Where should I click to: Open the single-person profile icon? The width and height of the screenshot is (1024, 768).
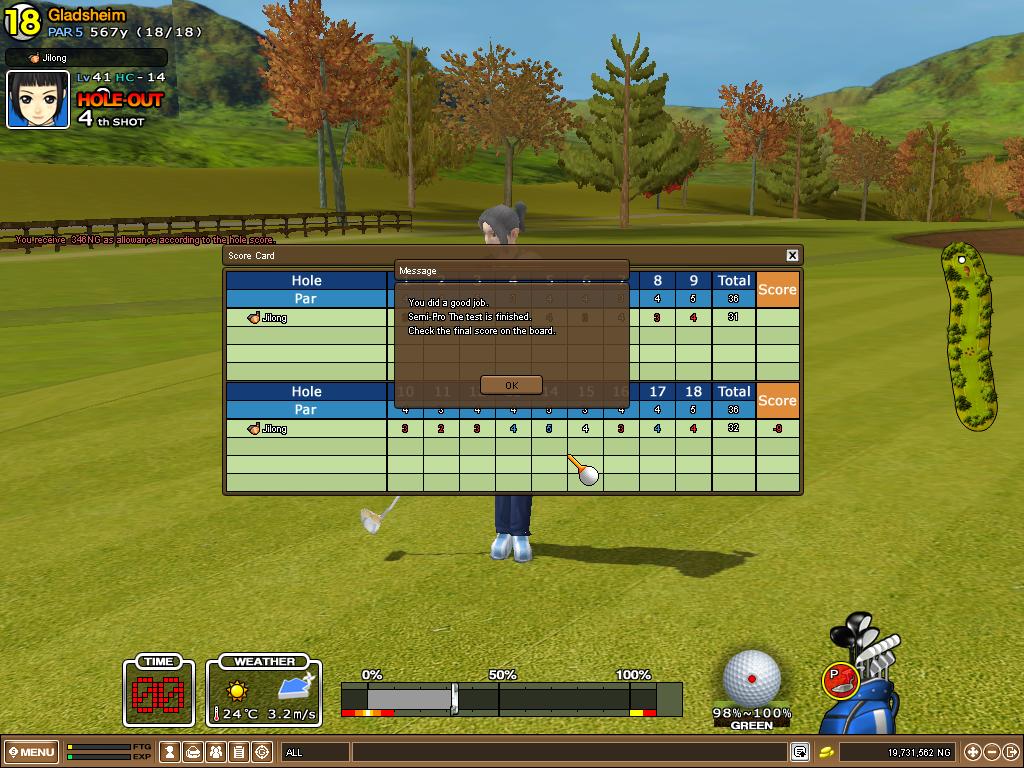(x=171, y=752)
